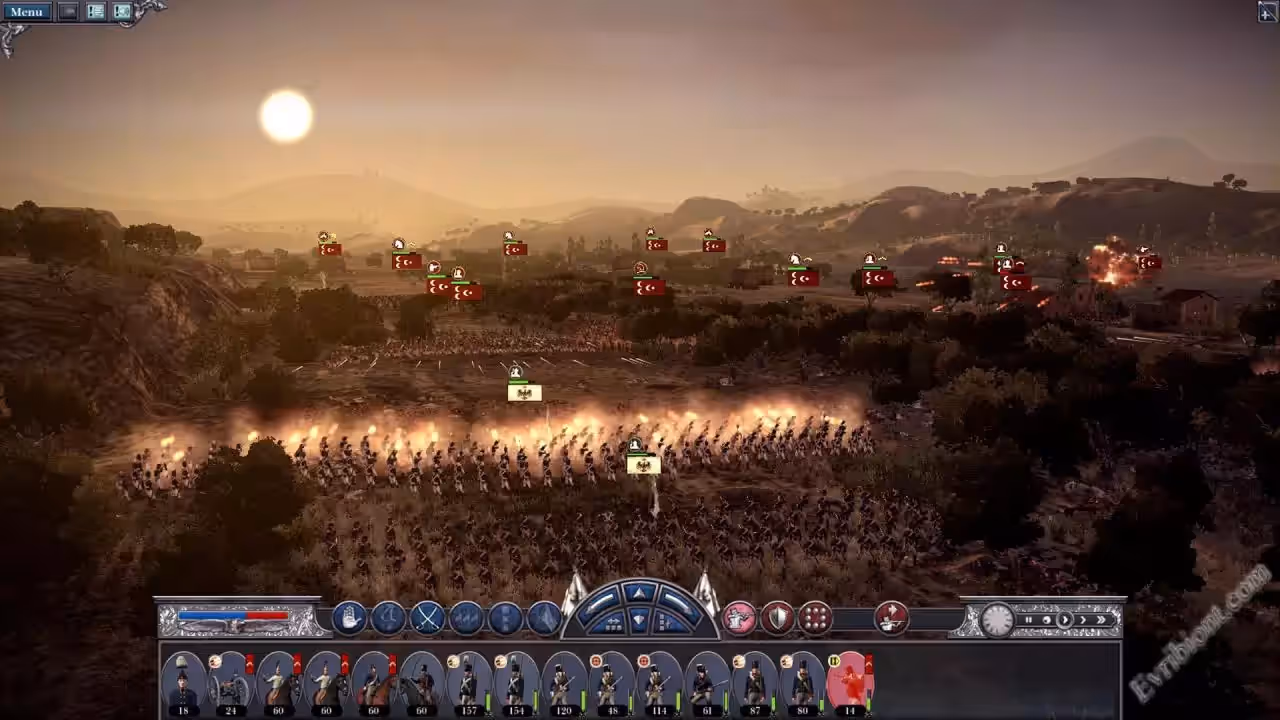Image resolution: width=1280 pixels, height=720 pixels.
Task: Click the top-right corner window button
Action: tap(1267, 11)
